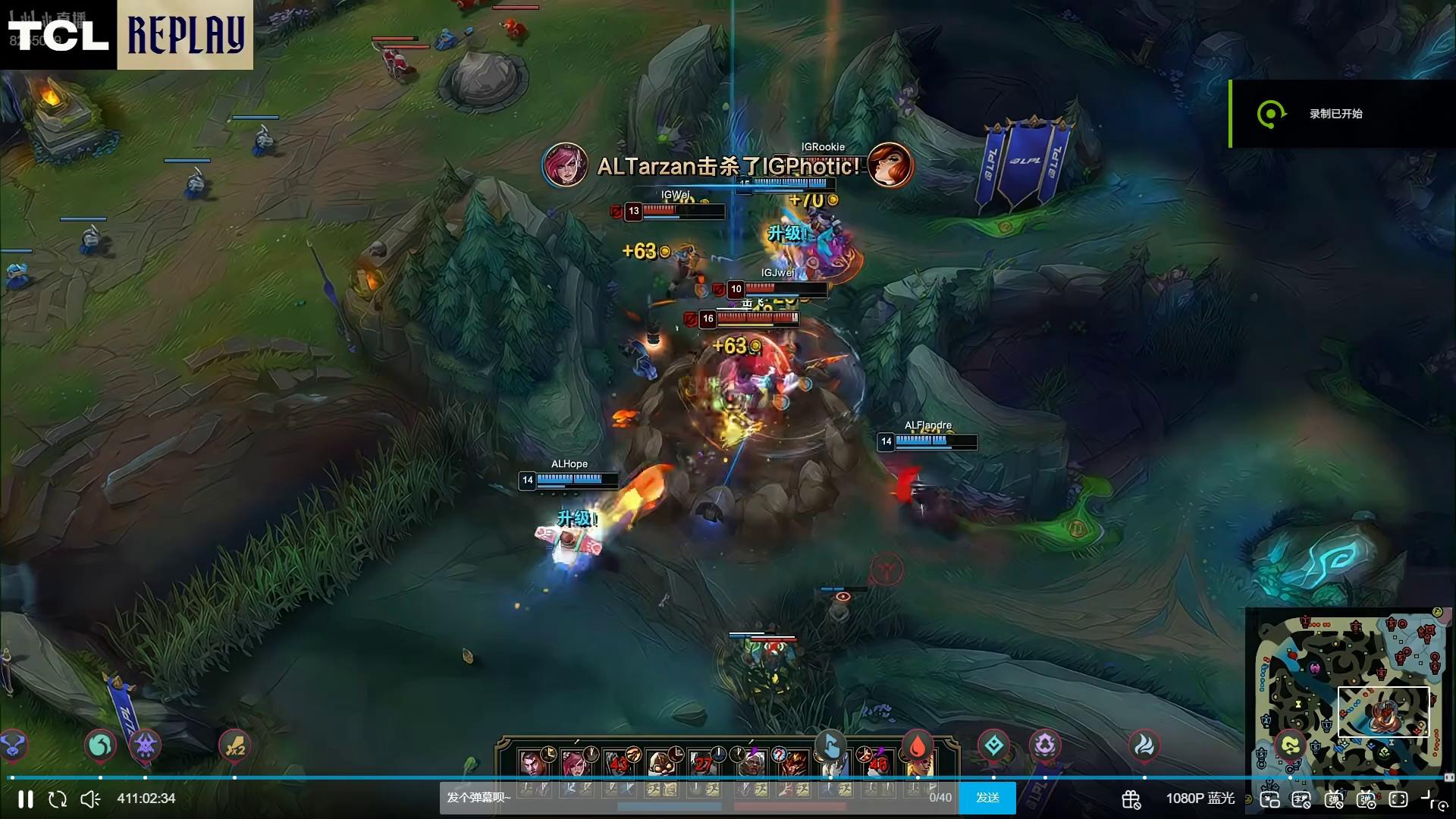Toggle the 字幕 subtitles off icon
Viewport: 1456px width, 819px height.
pos(1301,799)
